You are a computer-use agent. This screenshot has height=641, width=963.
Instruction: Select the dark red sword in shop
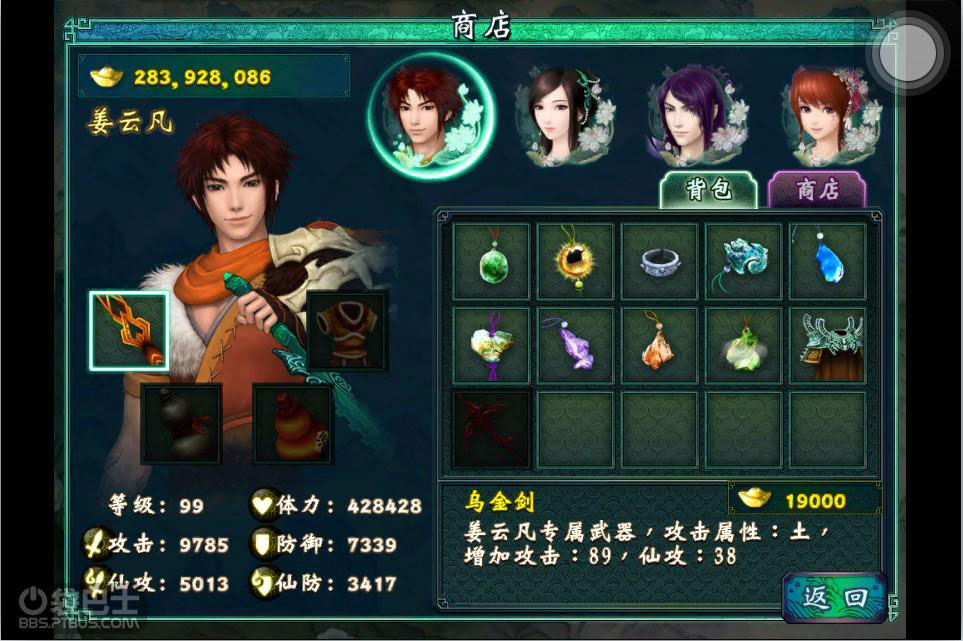coord(491,430)
